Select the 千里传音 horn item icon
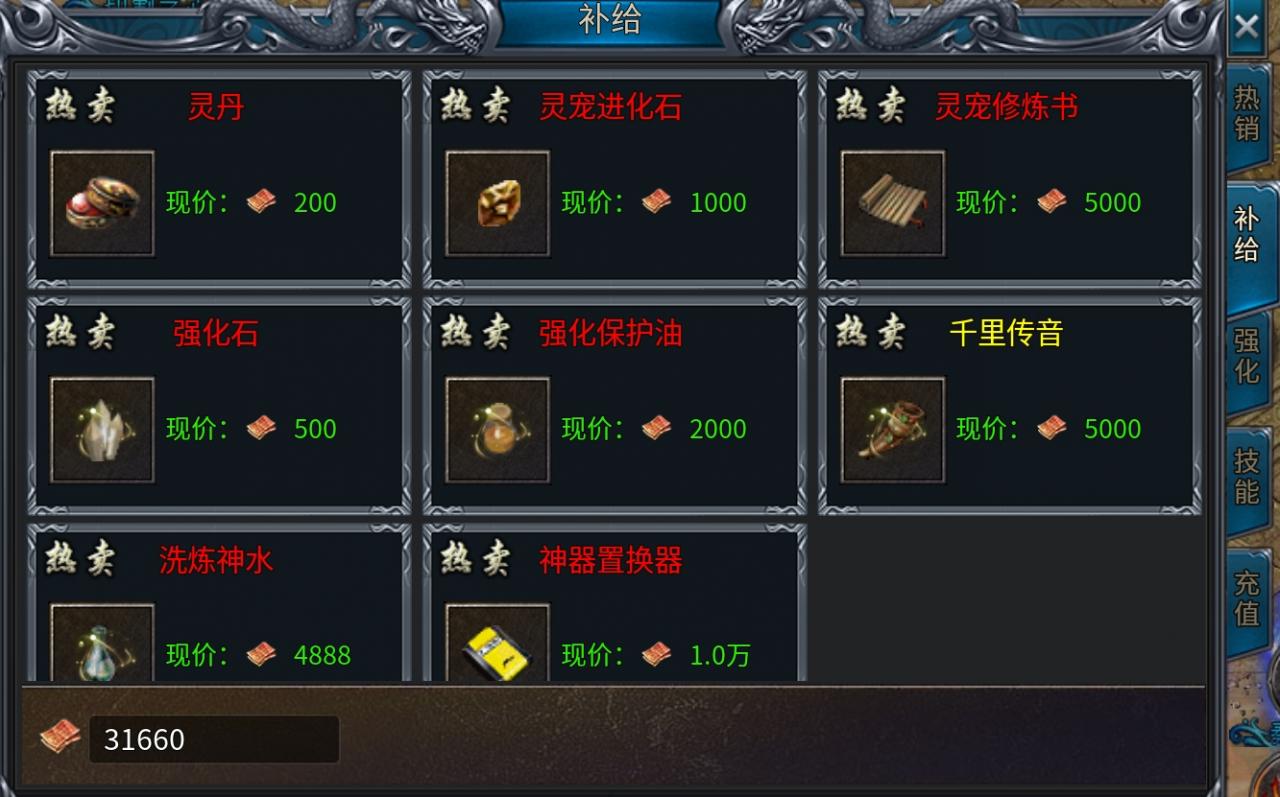1280x797 pixels. point(892,430)
